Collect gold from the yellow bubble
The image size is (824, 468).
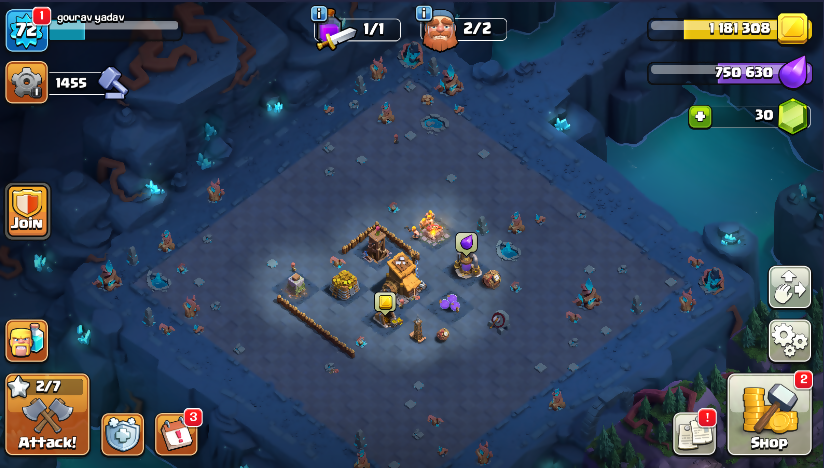tap(384, 301)
